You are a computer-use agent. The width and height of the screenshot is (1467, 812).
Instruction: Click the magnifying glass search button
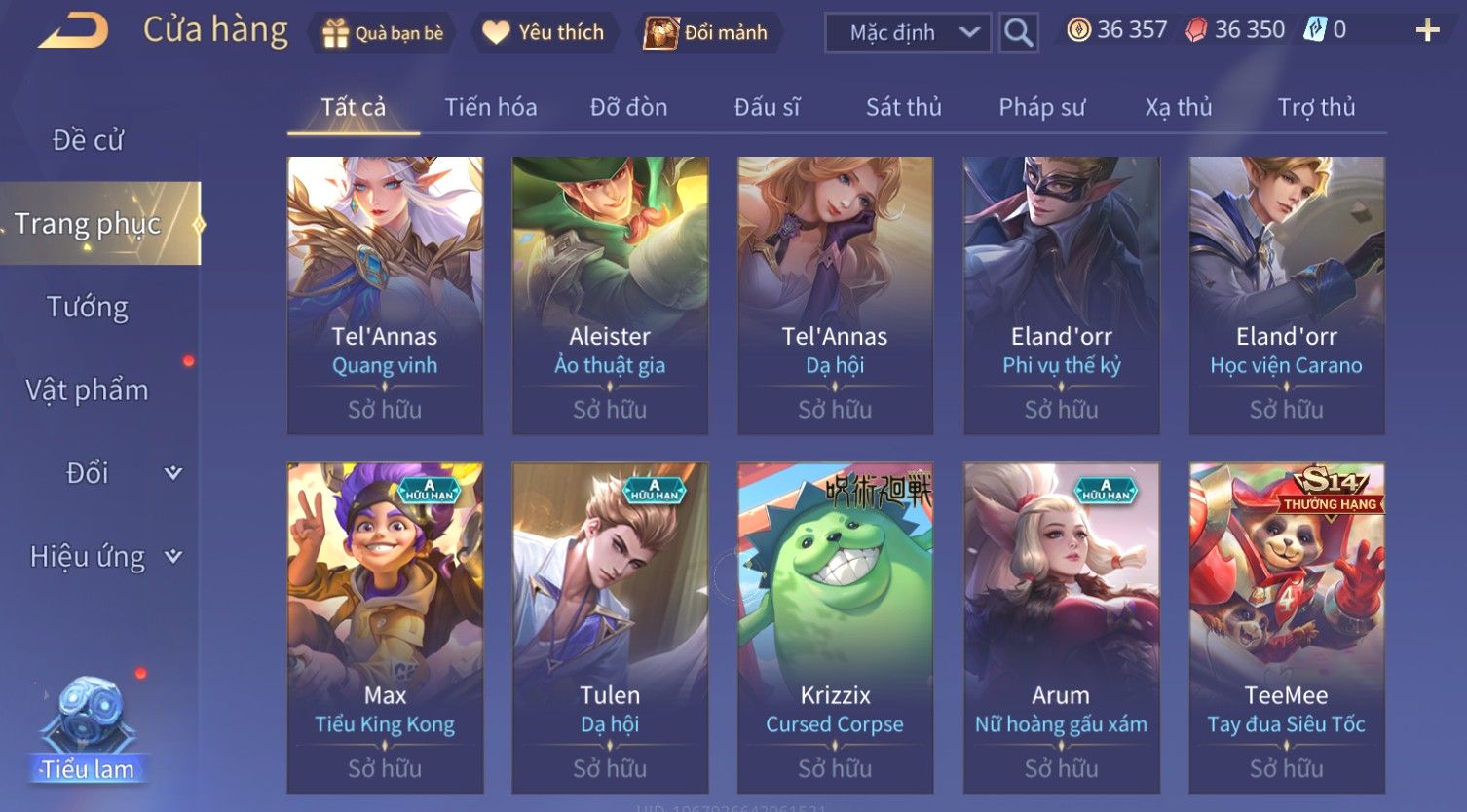(x=1018, y=33)
